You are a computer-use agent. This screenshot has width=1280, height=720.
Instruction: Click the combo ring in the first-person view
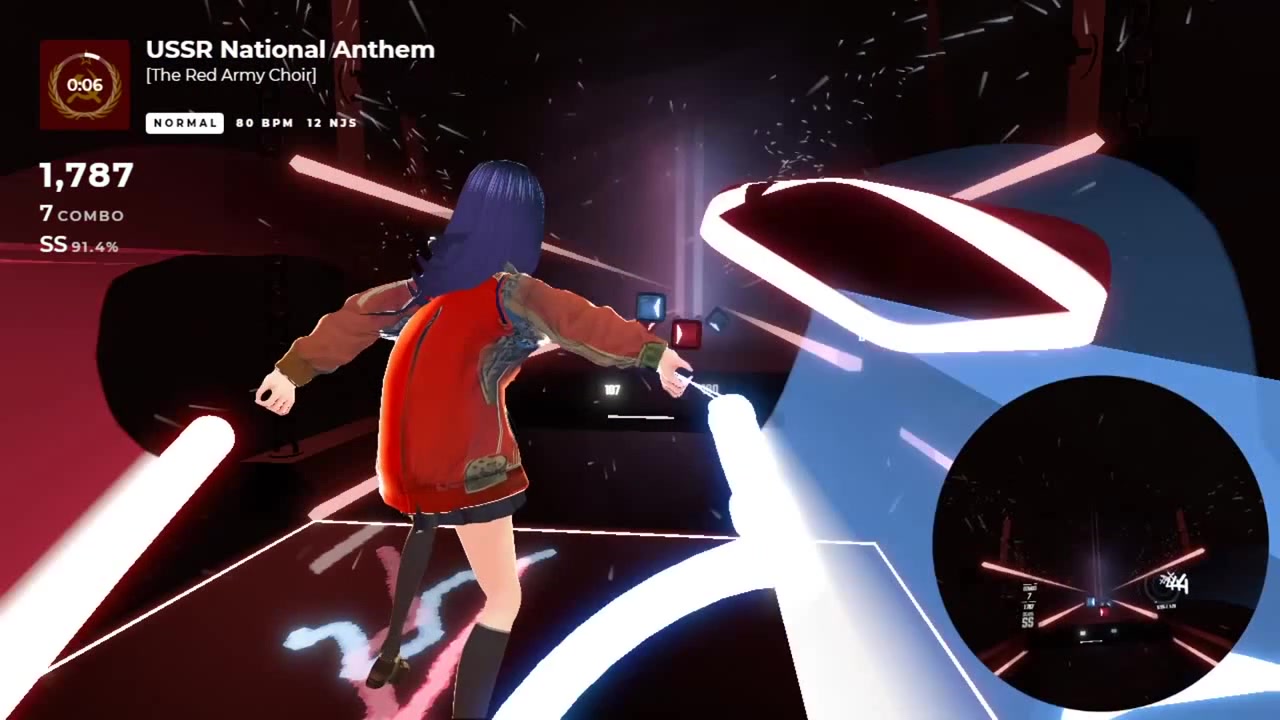[1160, 590]
